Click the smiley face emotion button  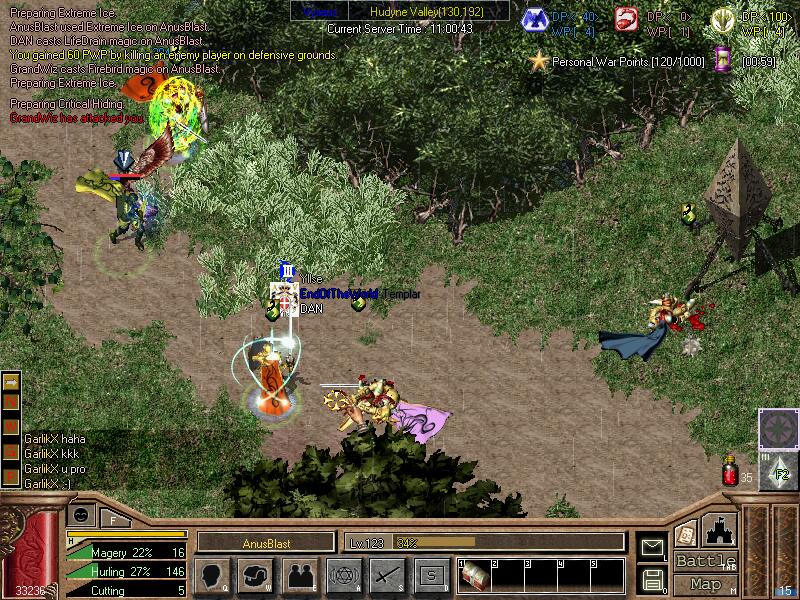82,514
